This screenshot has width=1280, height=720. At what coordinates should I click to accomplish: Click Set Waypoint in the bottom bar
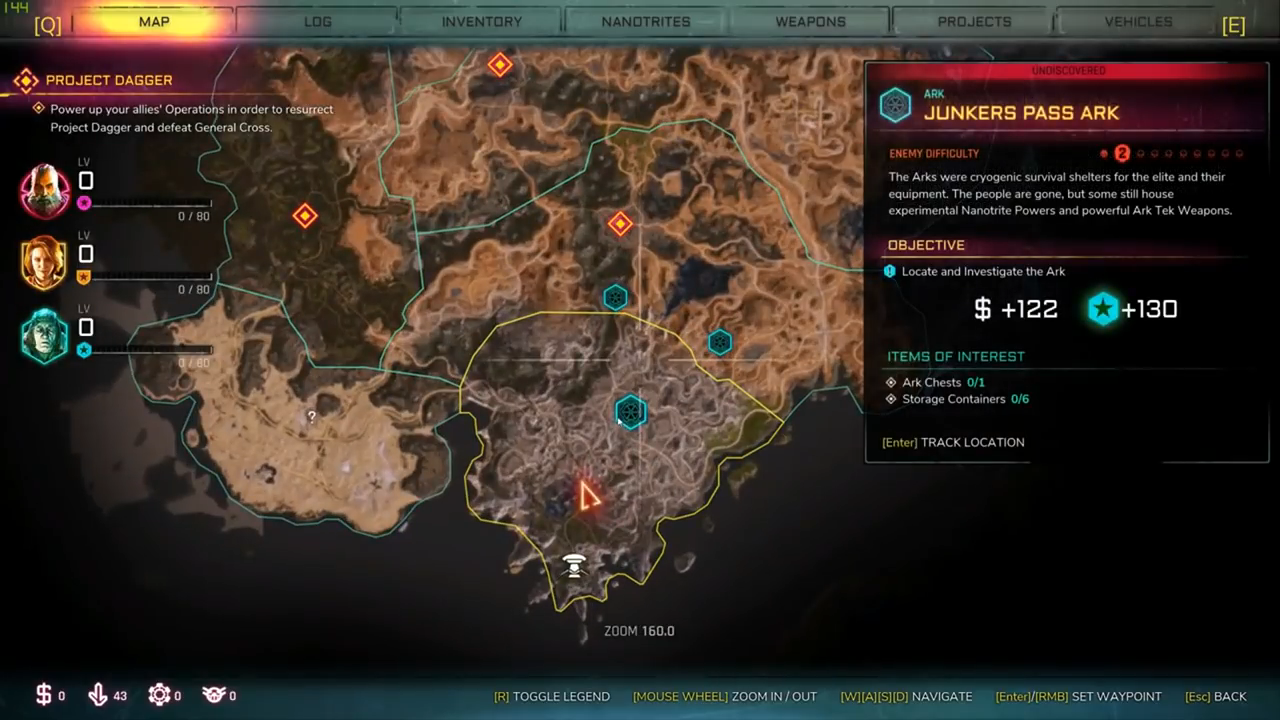(x=1079, y=696)
